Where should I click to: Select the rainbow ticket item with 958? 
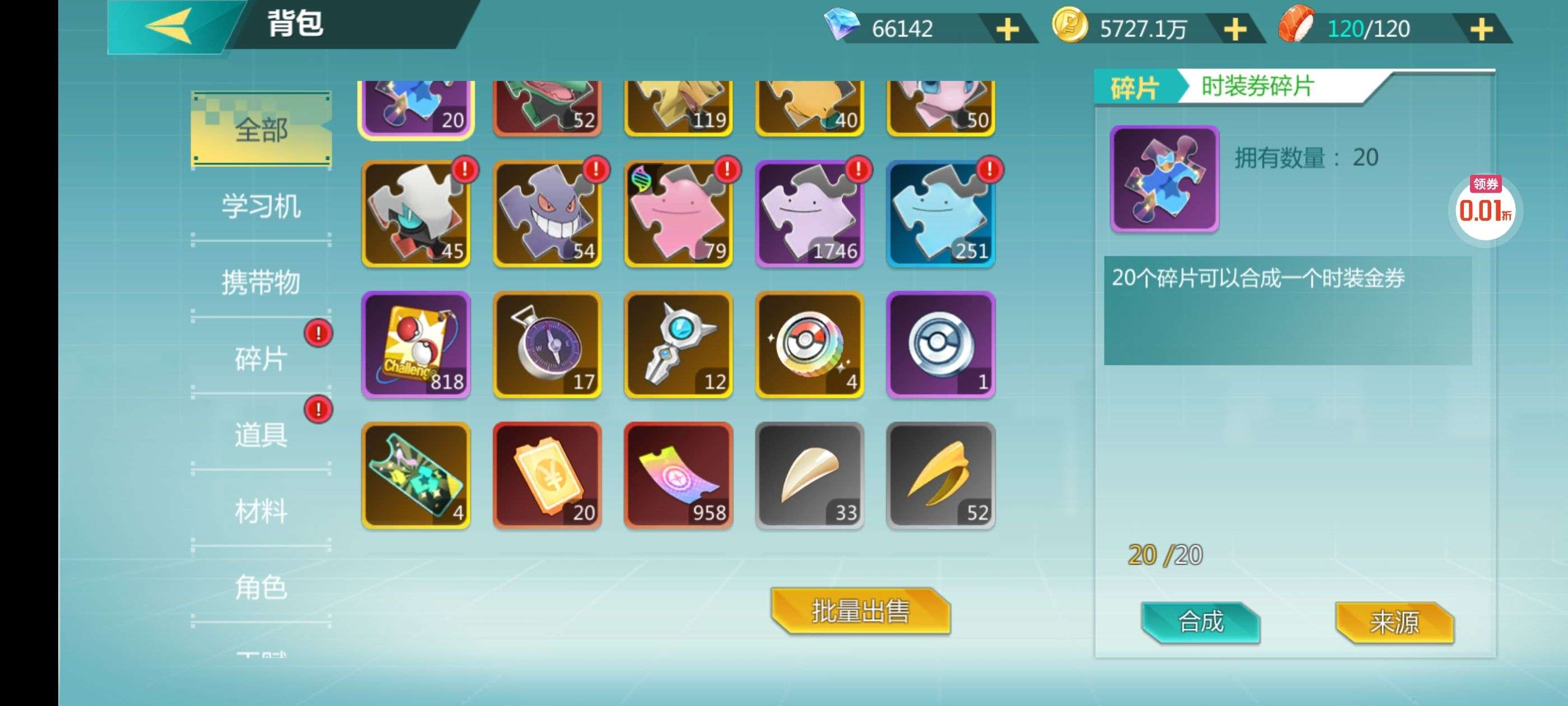679,475
